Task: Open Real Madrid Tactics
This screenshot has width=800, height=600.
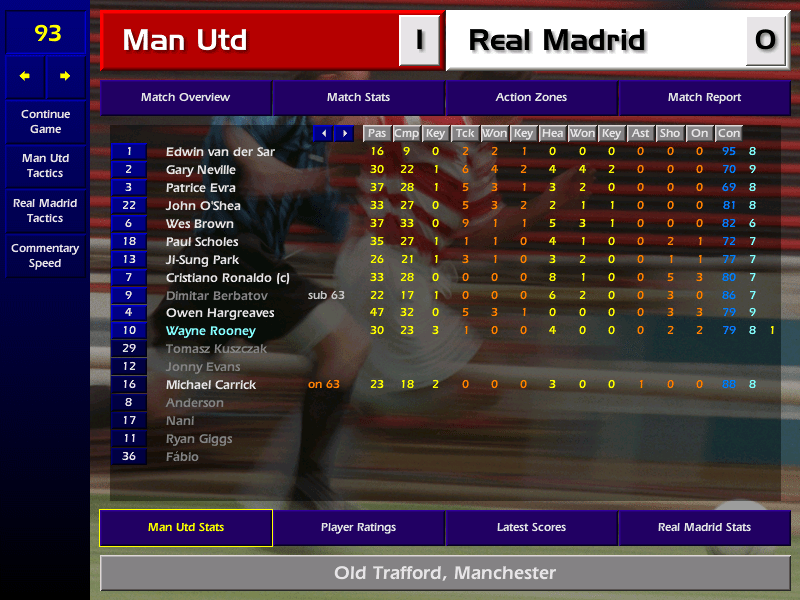Action: 45,210
